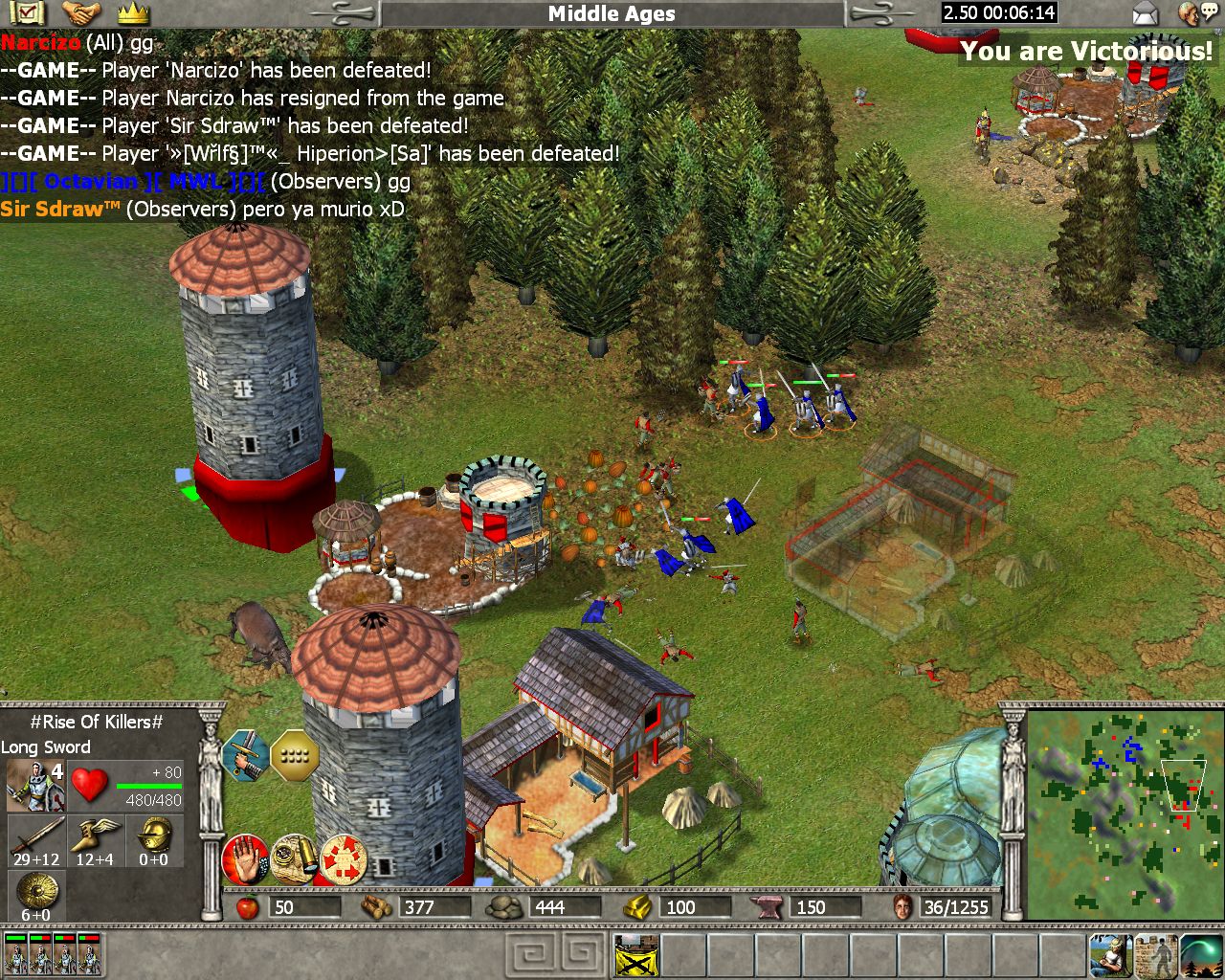Activate the spyglass explore command
Image resolution: width=1225 pixels, height=980 pixels.
(294, 859)
